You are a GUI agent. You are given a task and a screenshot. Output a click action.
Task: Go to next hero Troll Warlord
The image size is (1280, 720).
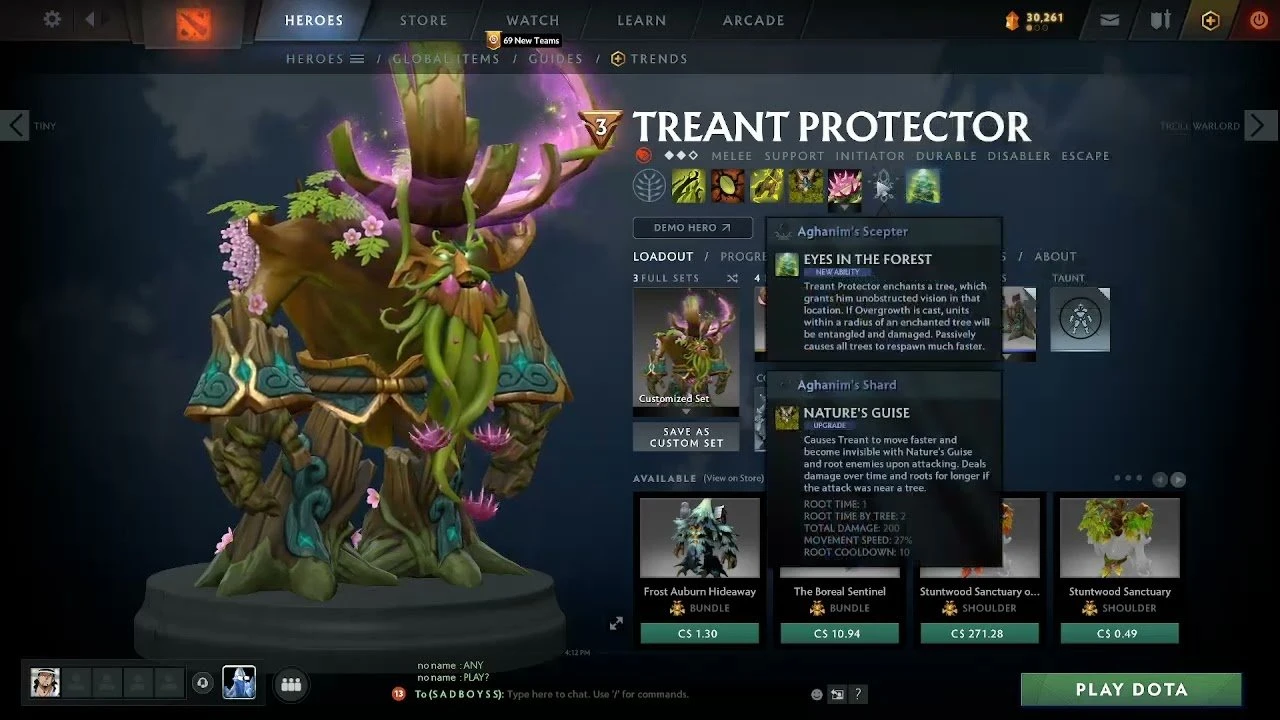(1260, 126)
